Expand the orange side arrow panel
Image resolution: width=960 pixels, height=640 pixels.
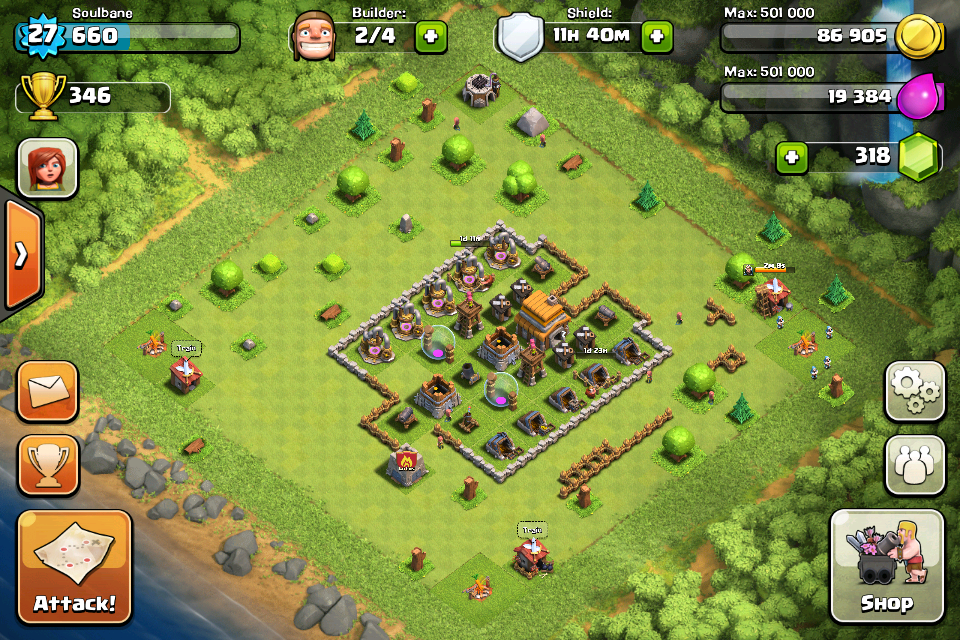click(20, 254)
